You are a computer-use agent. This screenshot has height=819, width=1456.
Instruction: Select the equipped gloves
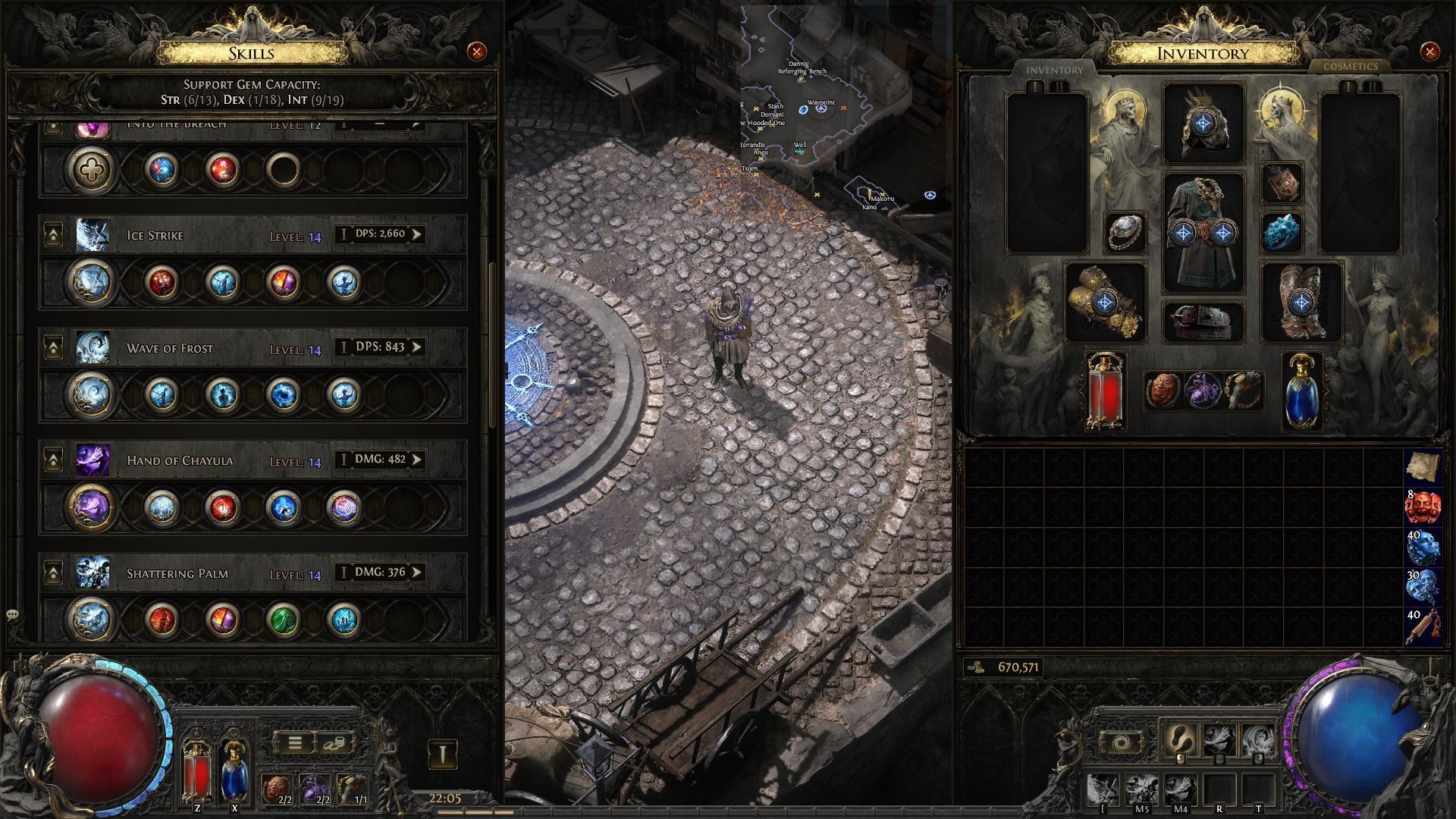point(1105,303)
